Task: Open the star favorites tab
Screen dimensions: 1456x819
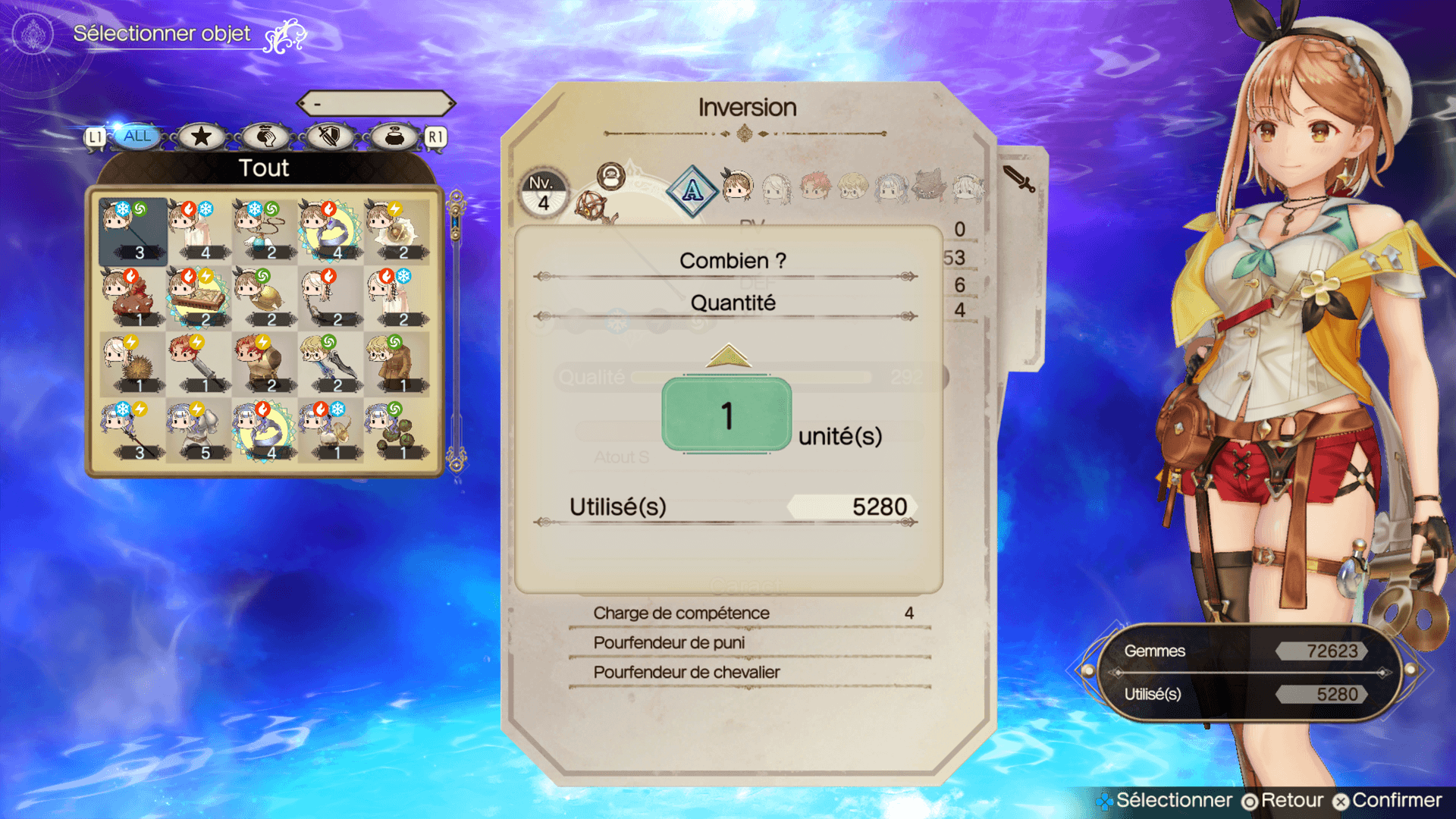Action: coord(201,136)
